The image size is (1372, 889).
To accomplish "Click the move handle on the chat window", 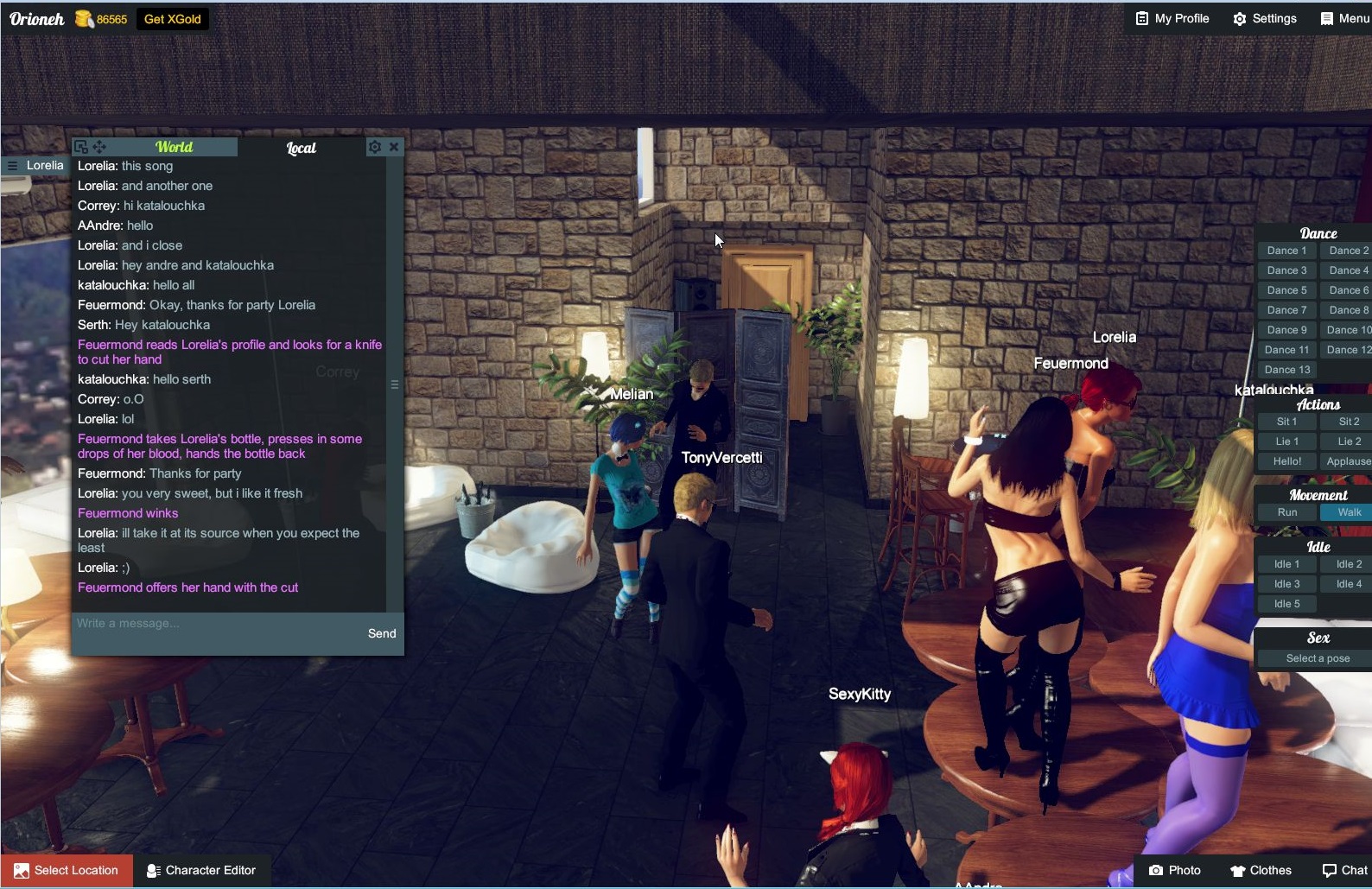I will coord(99,146).
